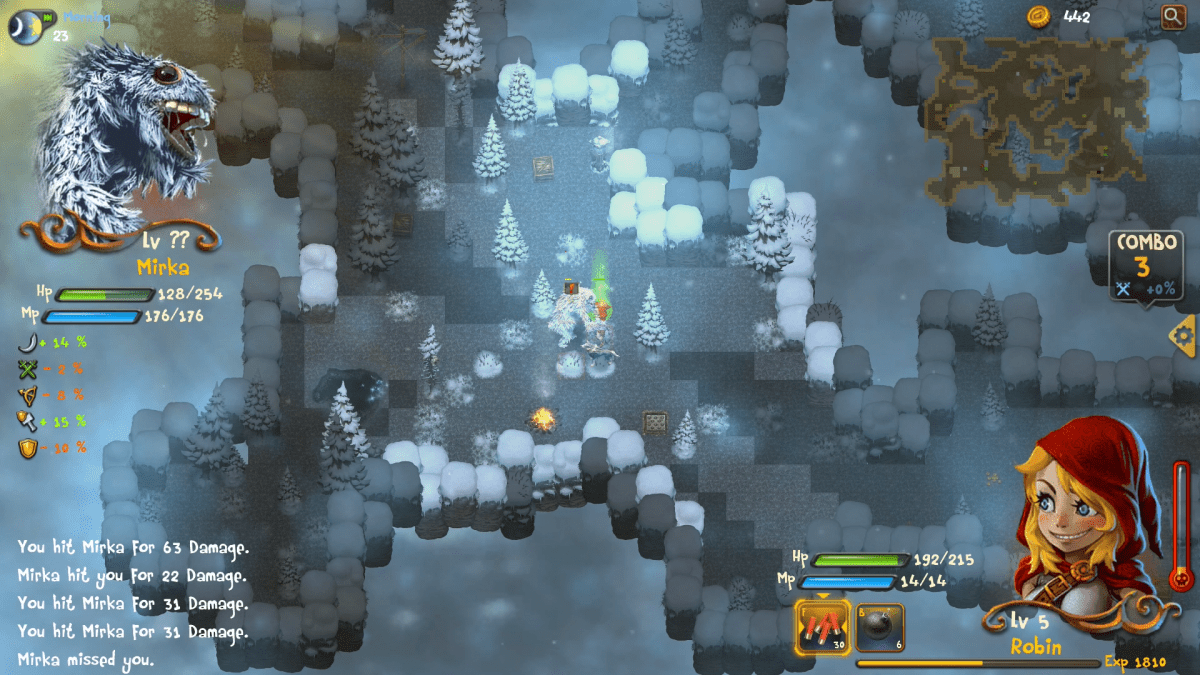The height and width of the screenshot is (675, 1200).
Task: Select the black bomb item slot
Action: click(x=880, y=627)
